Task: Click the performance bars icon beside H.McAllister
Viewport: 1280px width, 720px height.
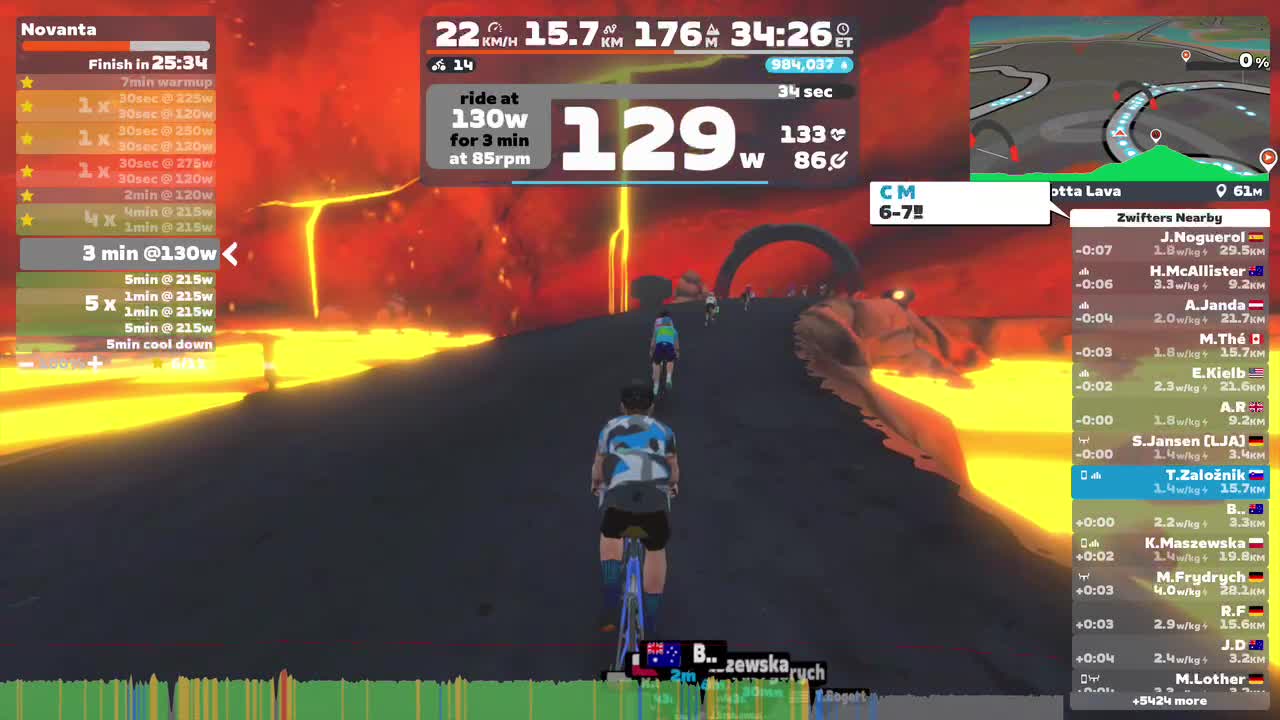Action: pyautogui.click(x=1084, y=270)
